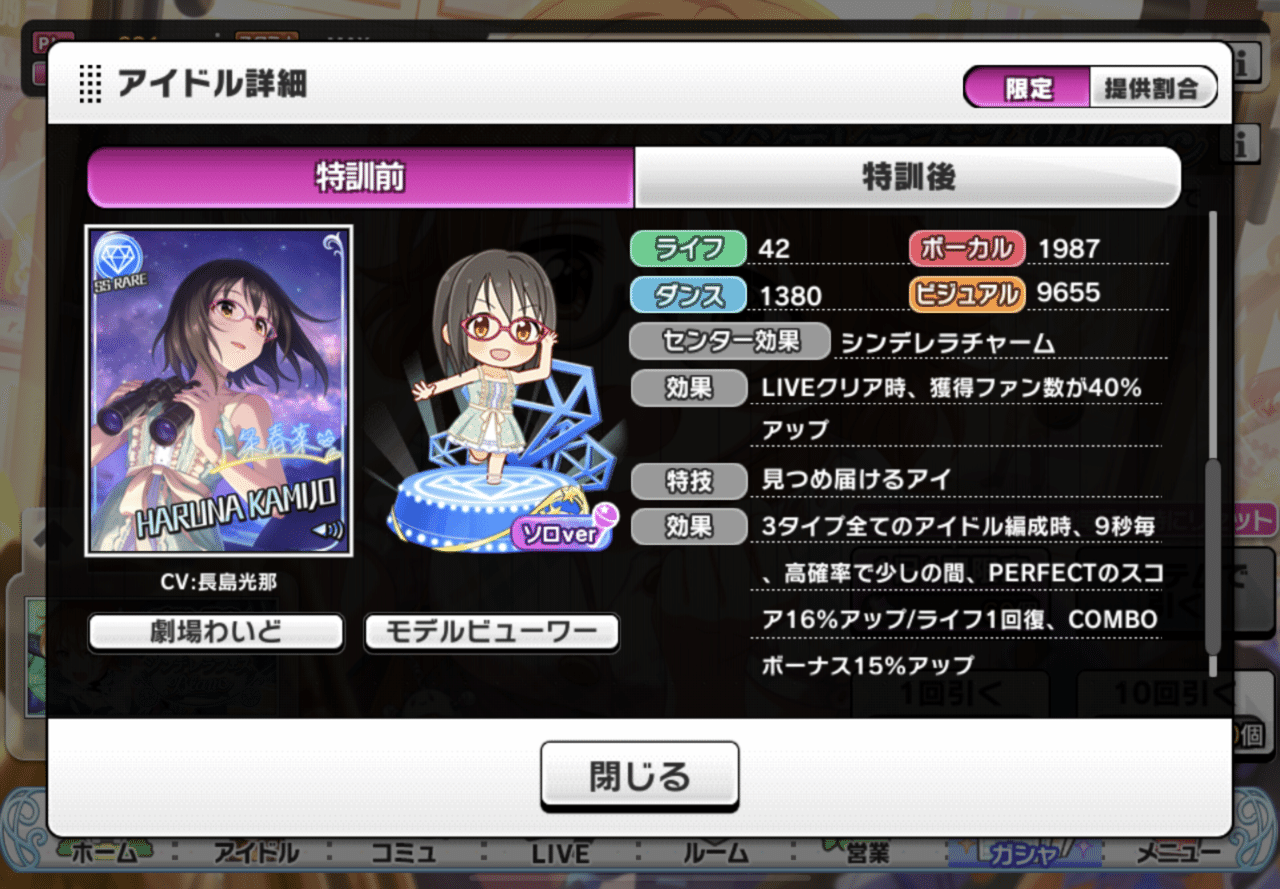The height and width of the screenshot is (889, 1280).
Task: Open 劇場わいど
Action: pyautogui.click(x=214, y=632)
